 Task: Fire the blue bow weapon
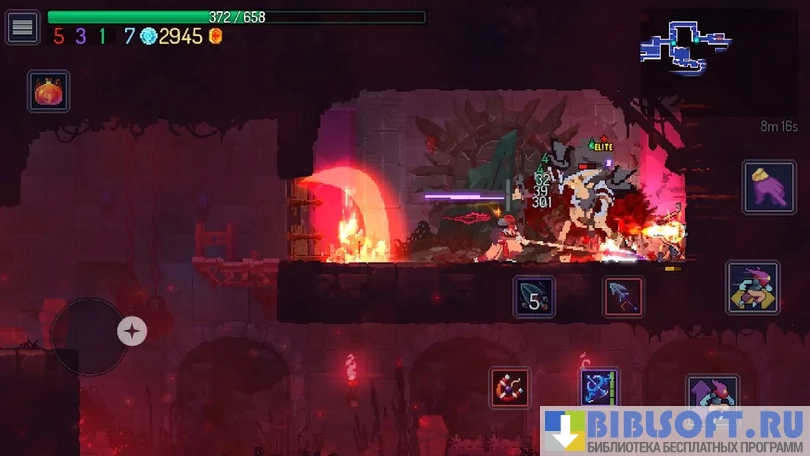pos(600,388)
